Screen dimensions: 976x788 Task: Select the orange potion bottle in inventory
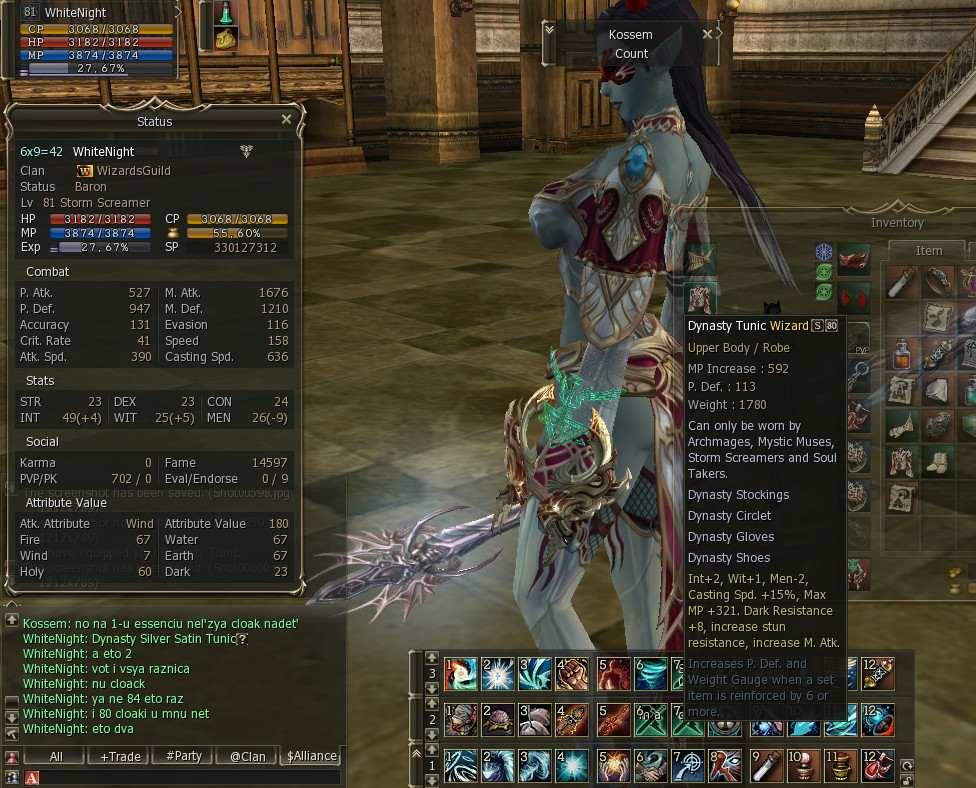click(902, 354)
